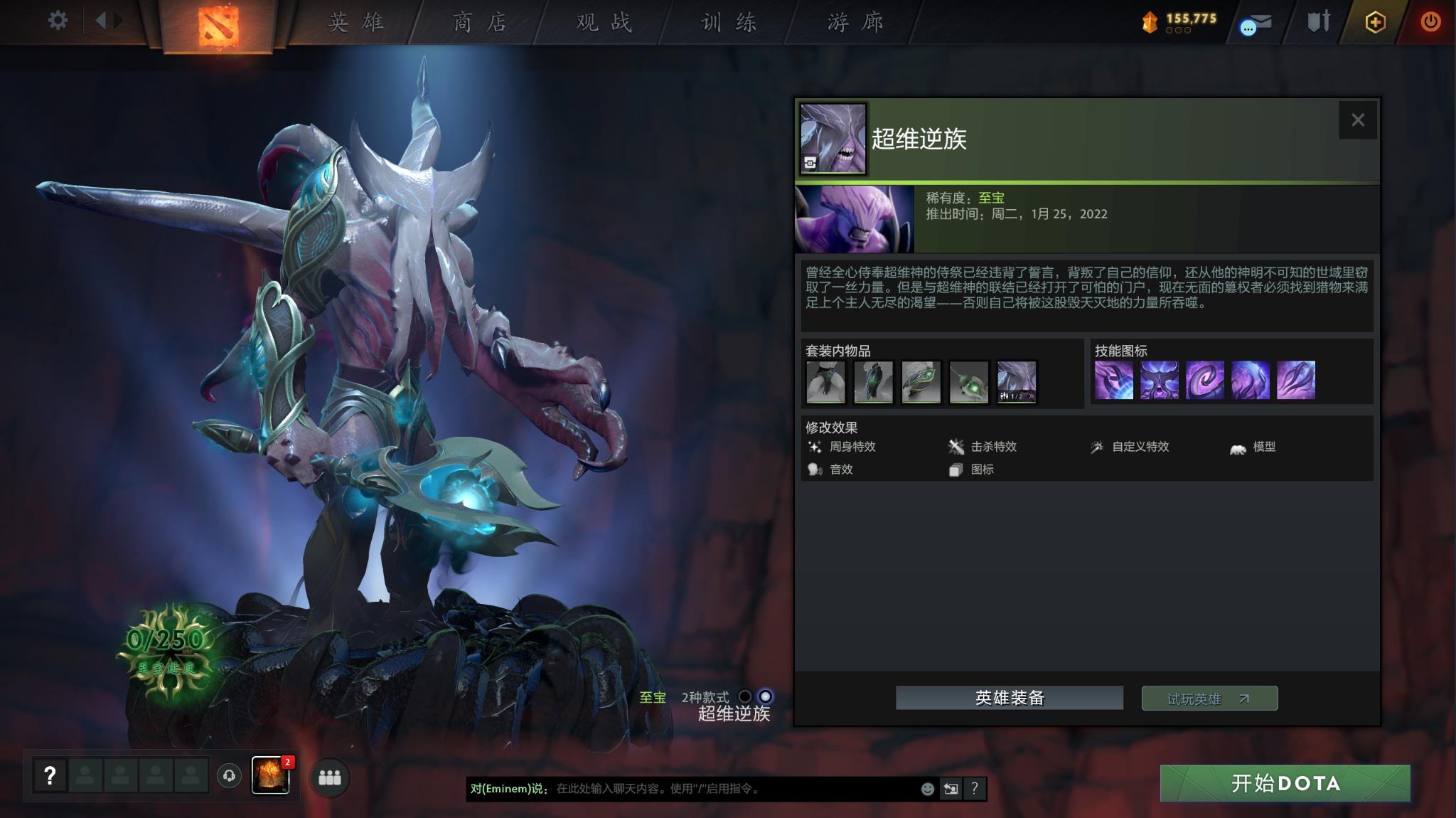This screenshot has width=1456, height=818.
Task: Open the 商店 menu item
Action: (x=479, y=22)
